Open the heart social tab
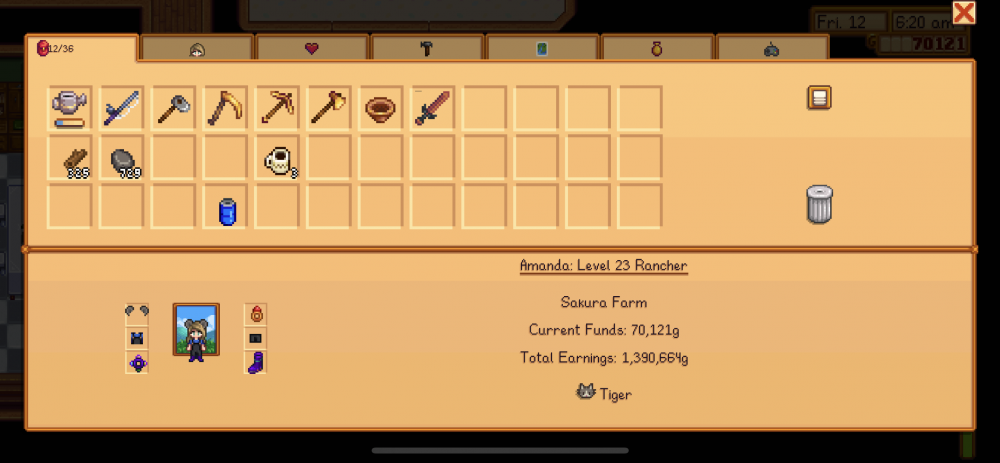This screenshot has width=1000, height=463. tap(312, 48)
